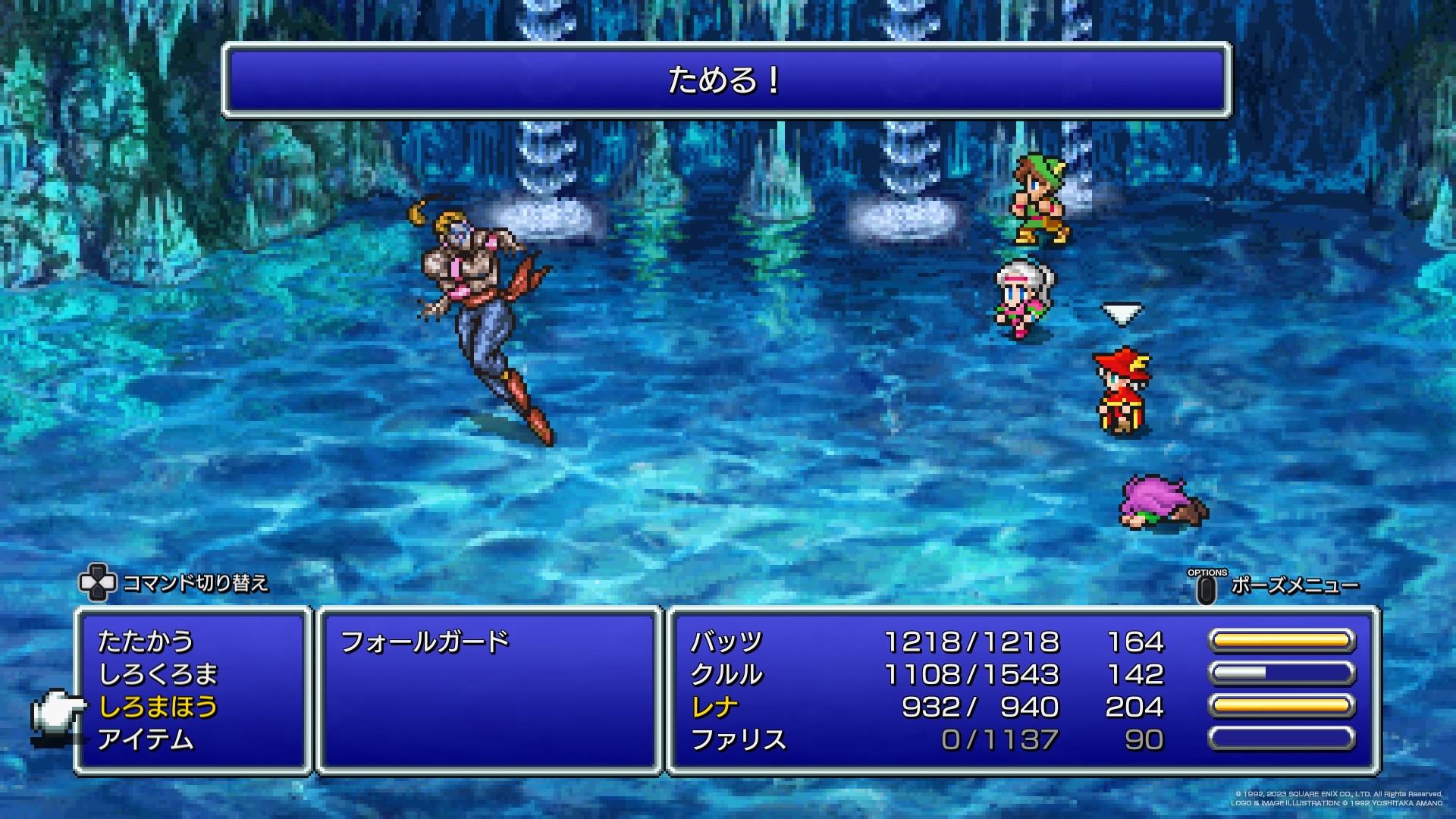The image size is (1456, 819).
Task: Open the しろまほう white magic command
Action: point(158,707)
